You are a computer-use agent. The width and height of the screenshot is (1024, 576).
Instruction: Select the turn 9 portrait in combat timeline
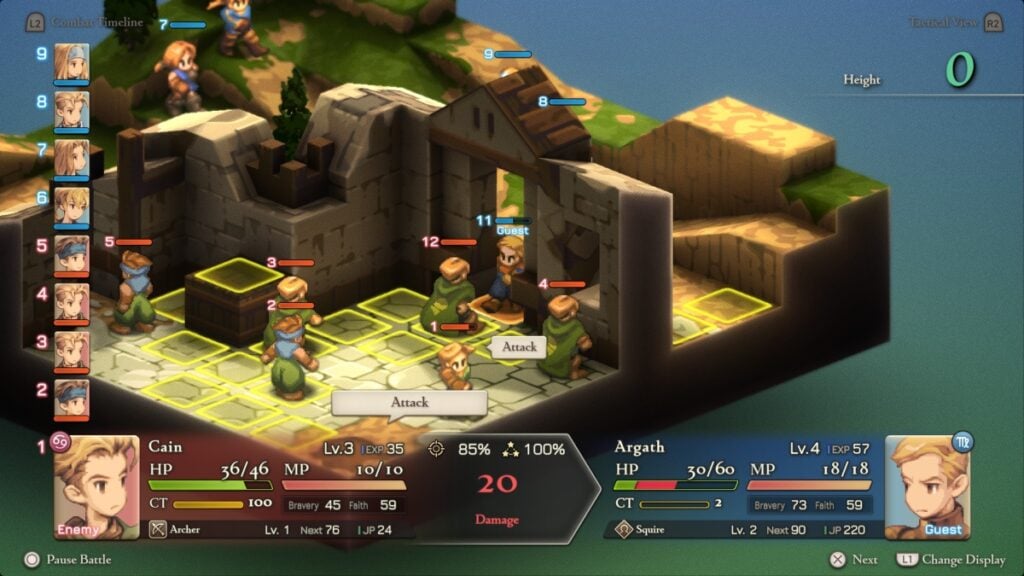[71, 62]
